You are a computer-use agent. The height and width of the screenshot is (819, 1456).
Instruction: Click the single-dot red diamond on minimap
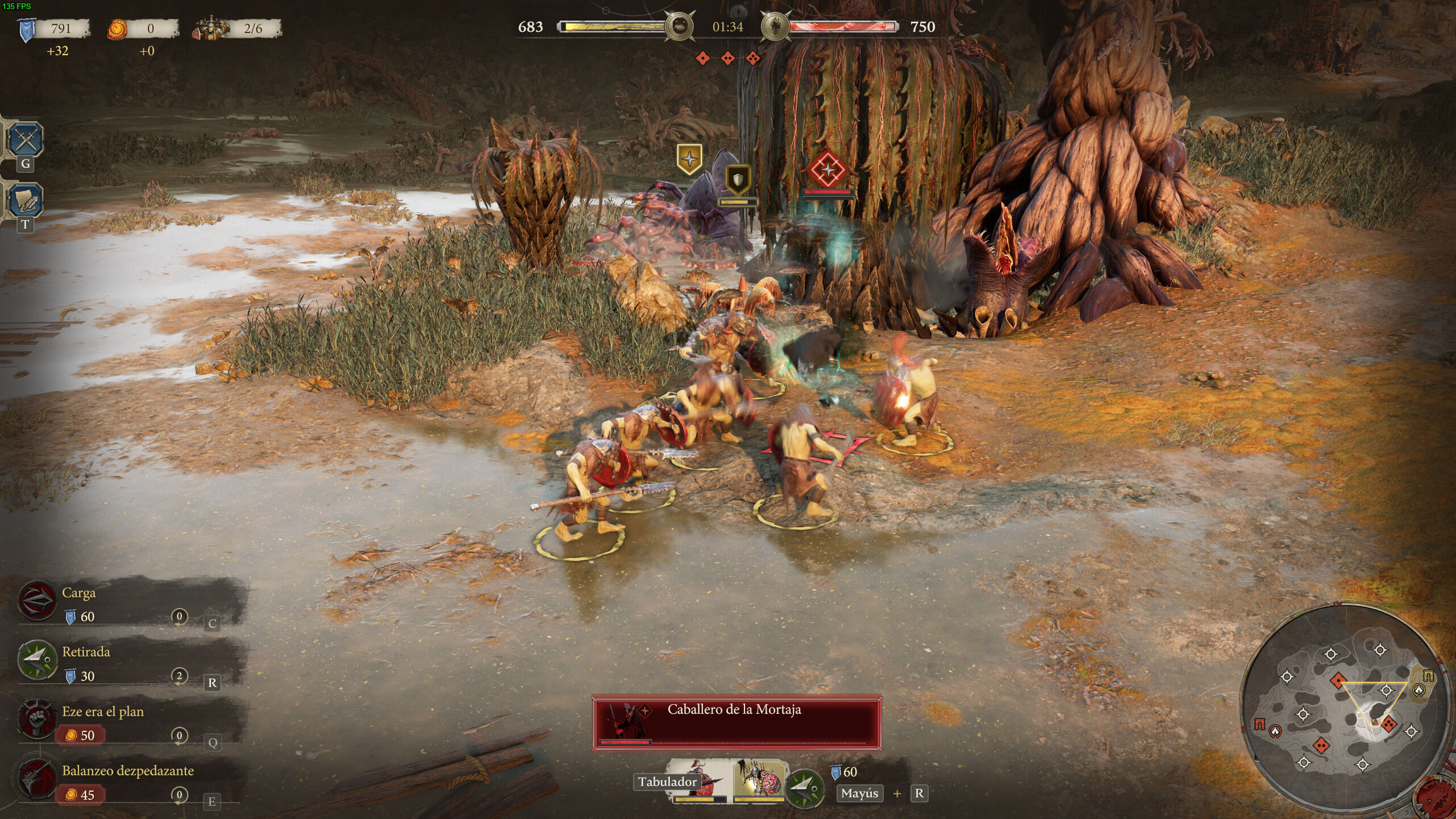coord(1338,680)
